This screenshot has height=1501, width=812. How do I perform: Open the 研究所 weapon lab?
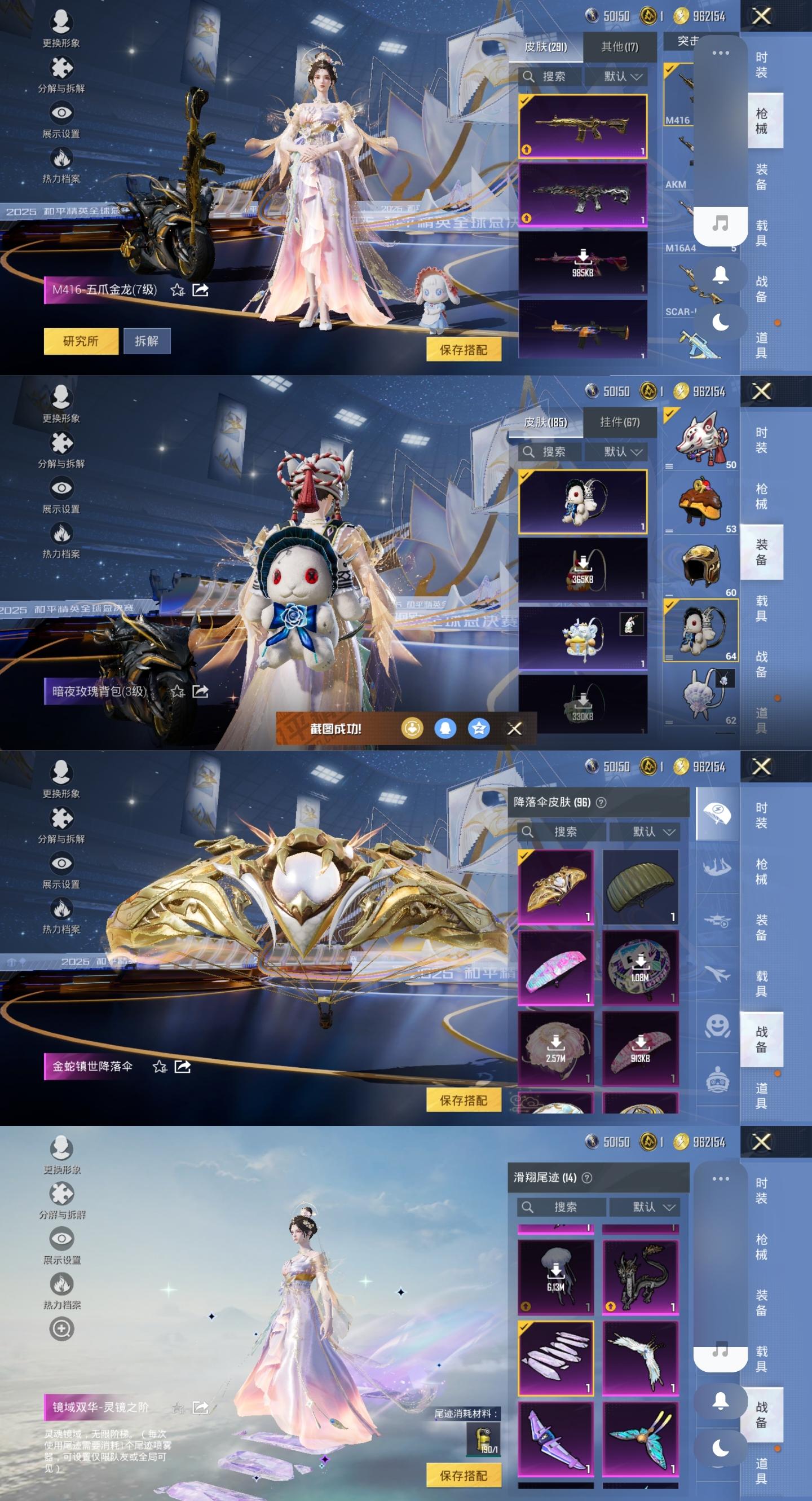81,341
